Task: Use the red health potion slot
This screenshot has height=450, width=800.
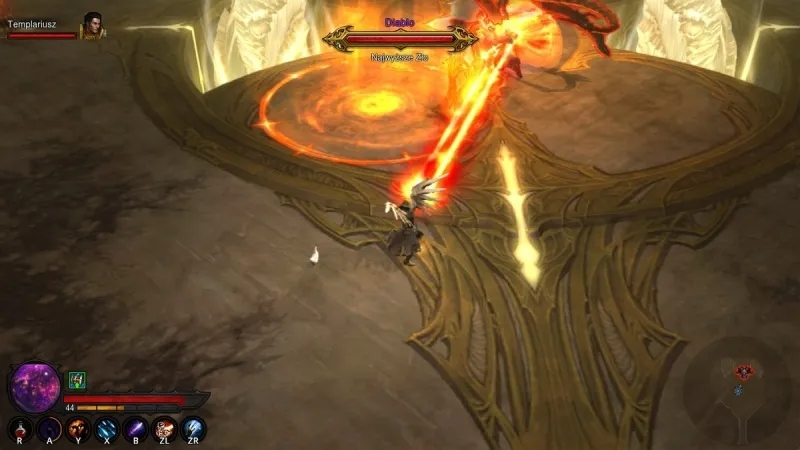Action: pyautogui.click(x=20, y=430)
